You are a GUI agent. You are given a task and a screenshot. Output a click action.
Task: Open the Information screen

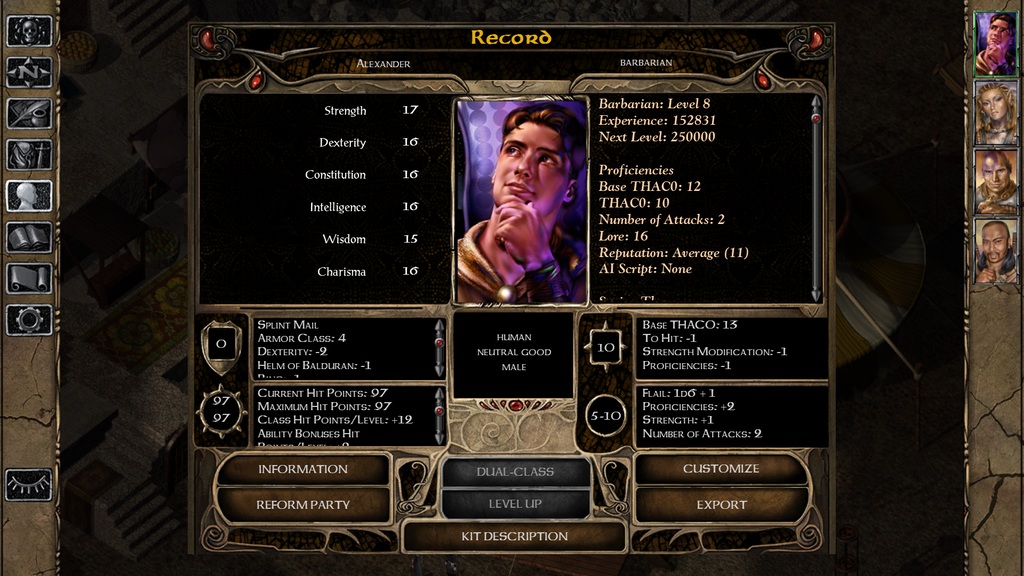coord(302,469)
